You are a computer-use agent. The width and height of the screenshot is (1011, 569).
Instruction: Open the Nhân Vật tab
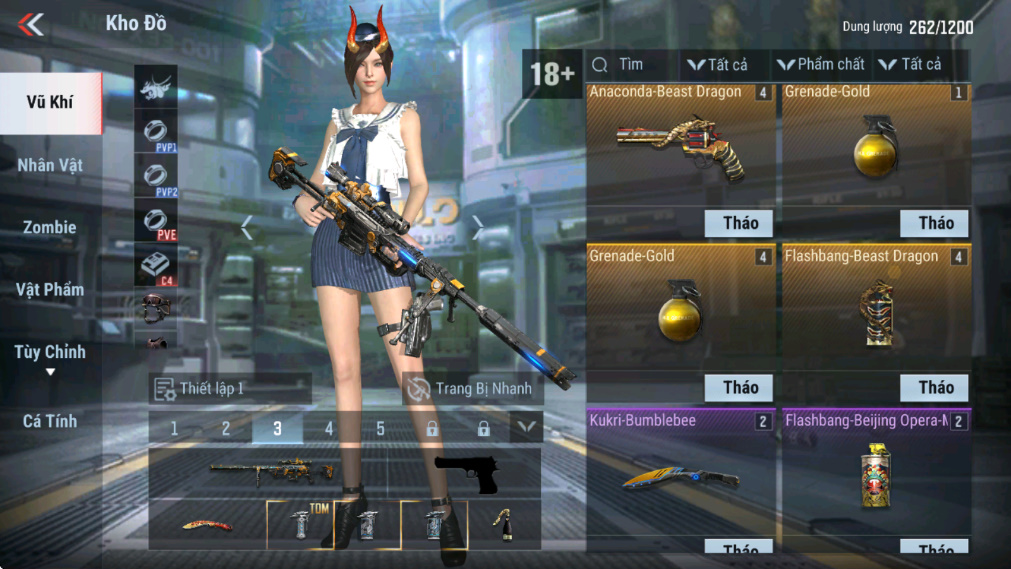[x=50, y=165]
